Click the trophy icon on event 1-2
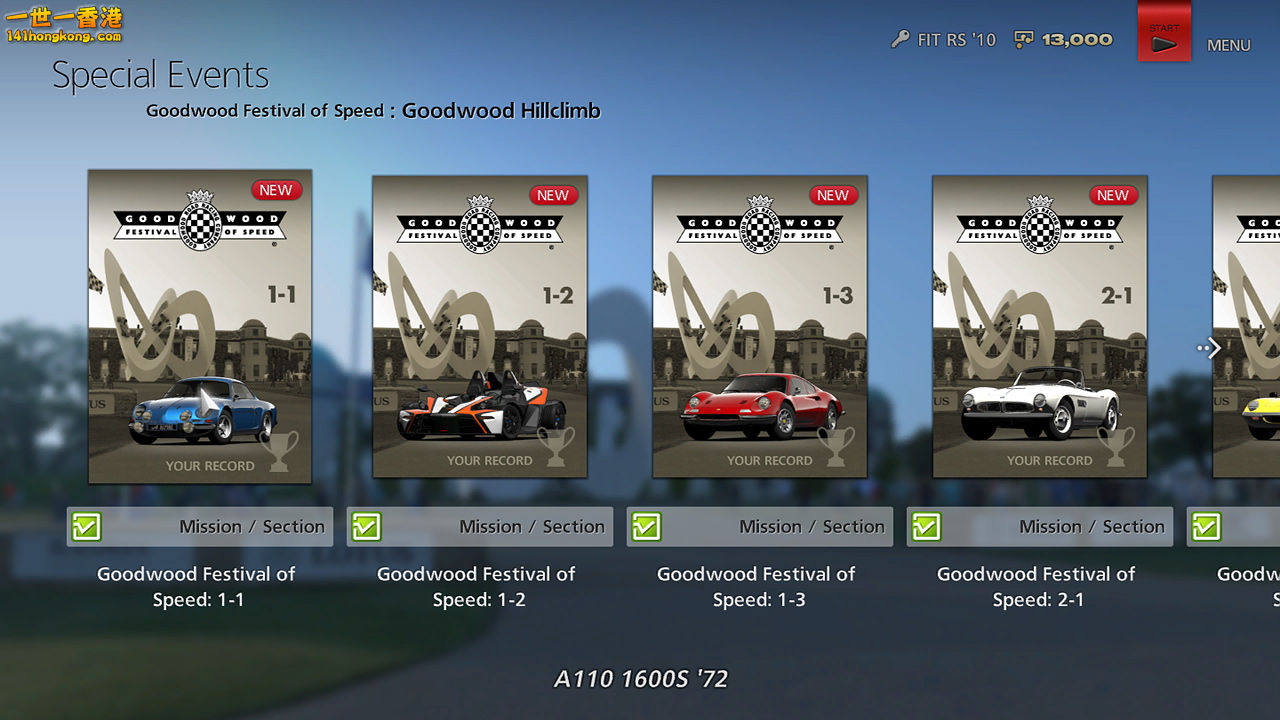 556,448
